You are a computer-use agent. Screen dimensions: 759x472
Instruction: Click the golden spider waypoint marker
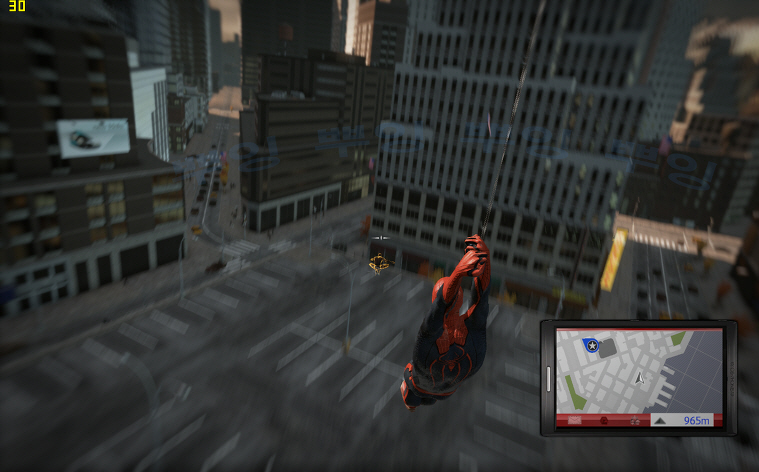379,263
